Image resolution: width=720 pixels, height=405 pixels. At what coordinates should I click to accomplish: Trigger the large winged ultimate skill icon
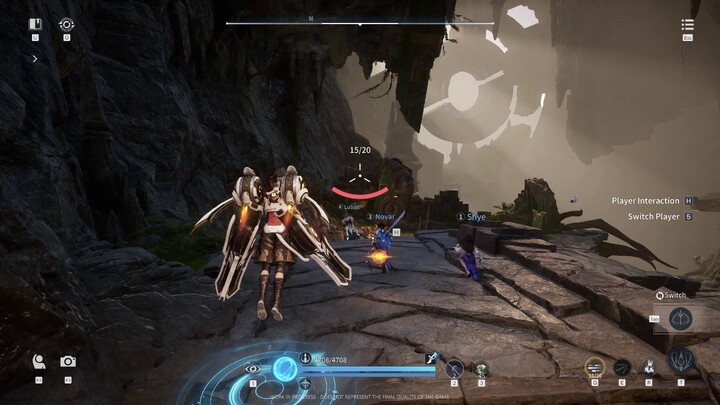(682, 361)
